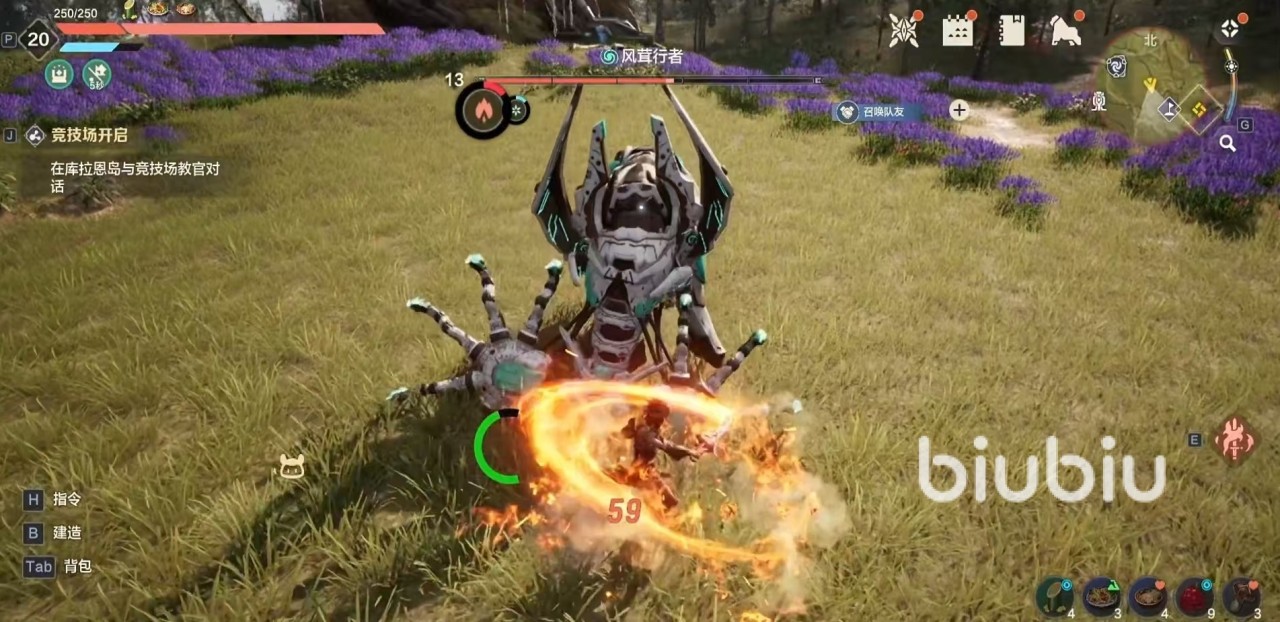Open the 指令 command menu
The height and width of the screenshot is (622, 1280).
click(x=67, y=499)
